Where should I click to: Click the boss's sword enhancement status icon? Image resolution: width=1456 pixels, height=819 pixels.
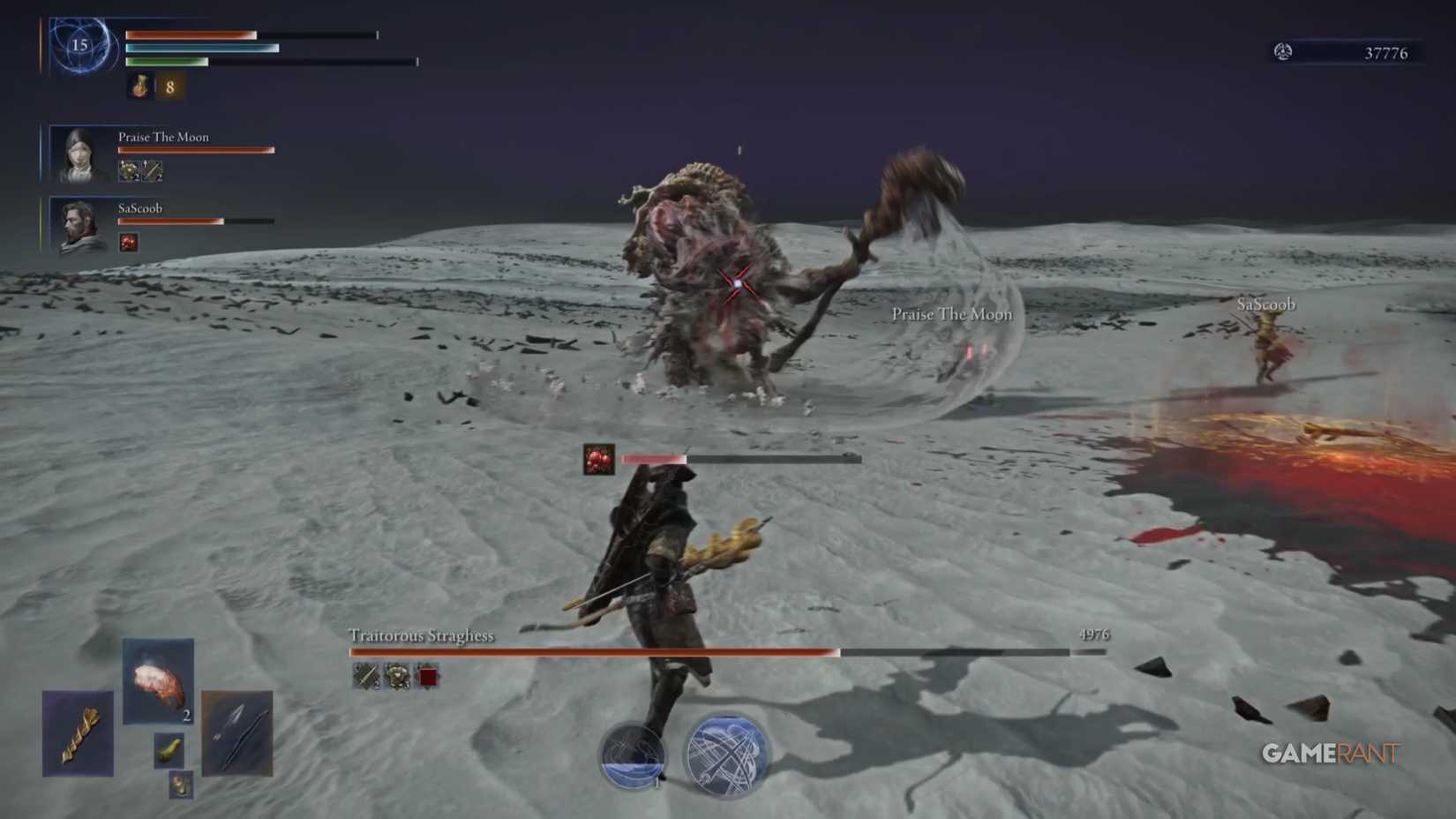365,677
